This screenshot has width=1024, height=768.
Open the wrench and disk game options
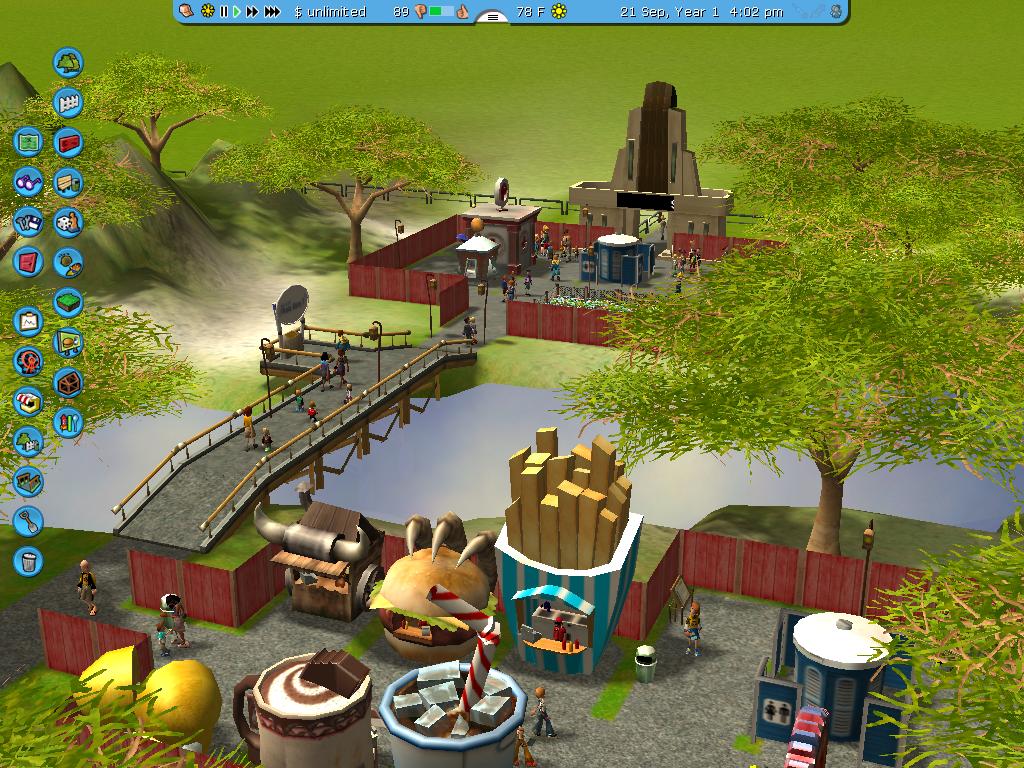coord(28,222)
